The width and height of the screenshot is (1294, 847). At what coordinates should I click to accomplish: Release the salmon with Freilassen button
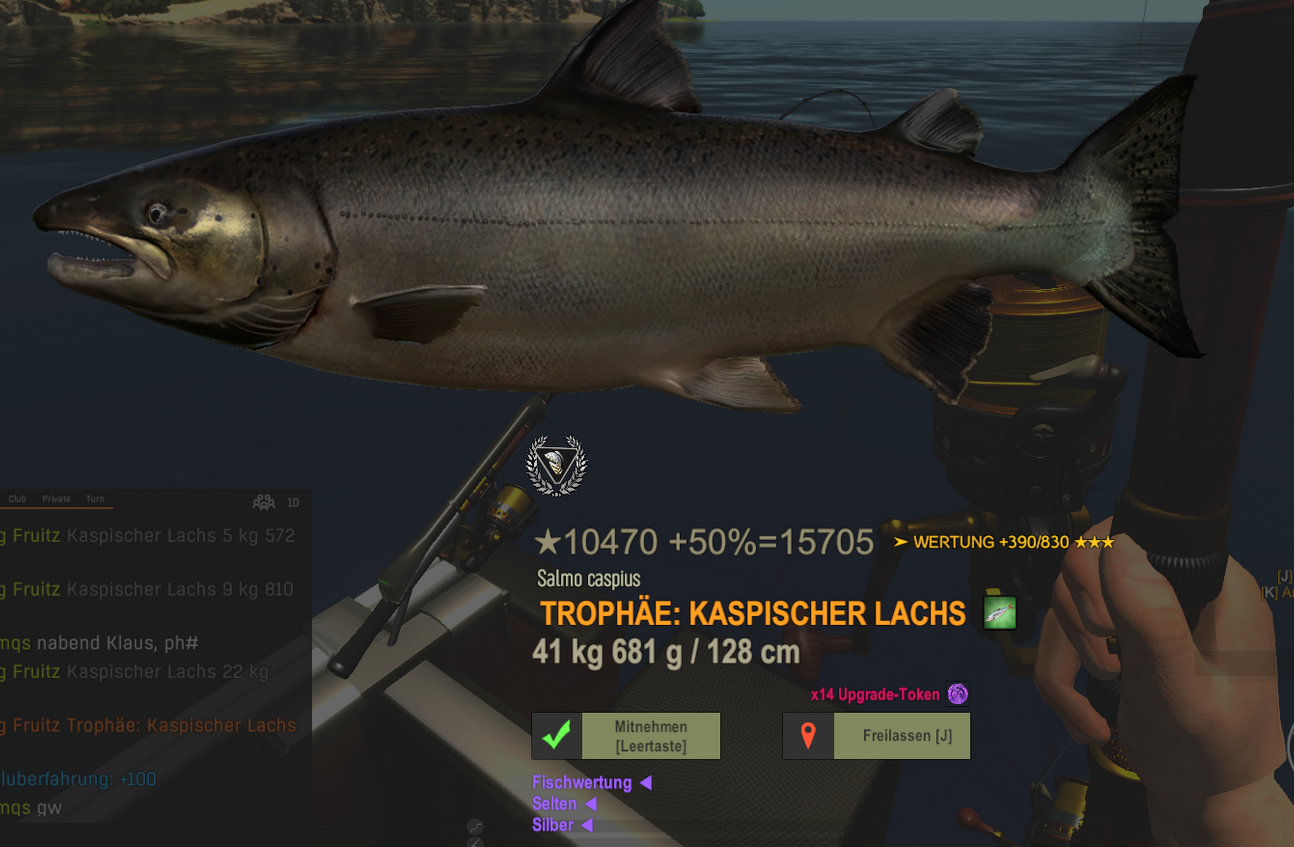(x=876, y=736)
